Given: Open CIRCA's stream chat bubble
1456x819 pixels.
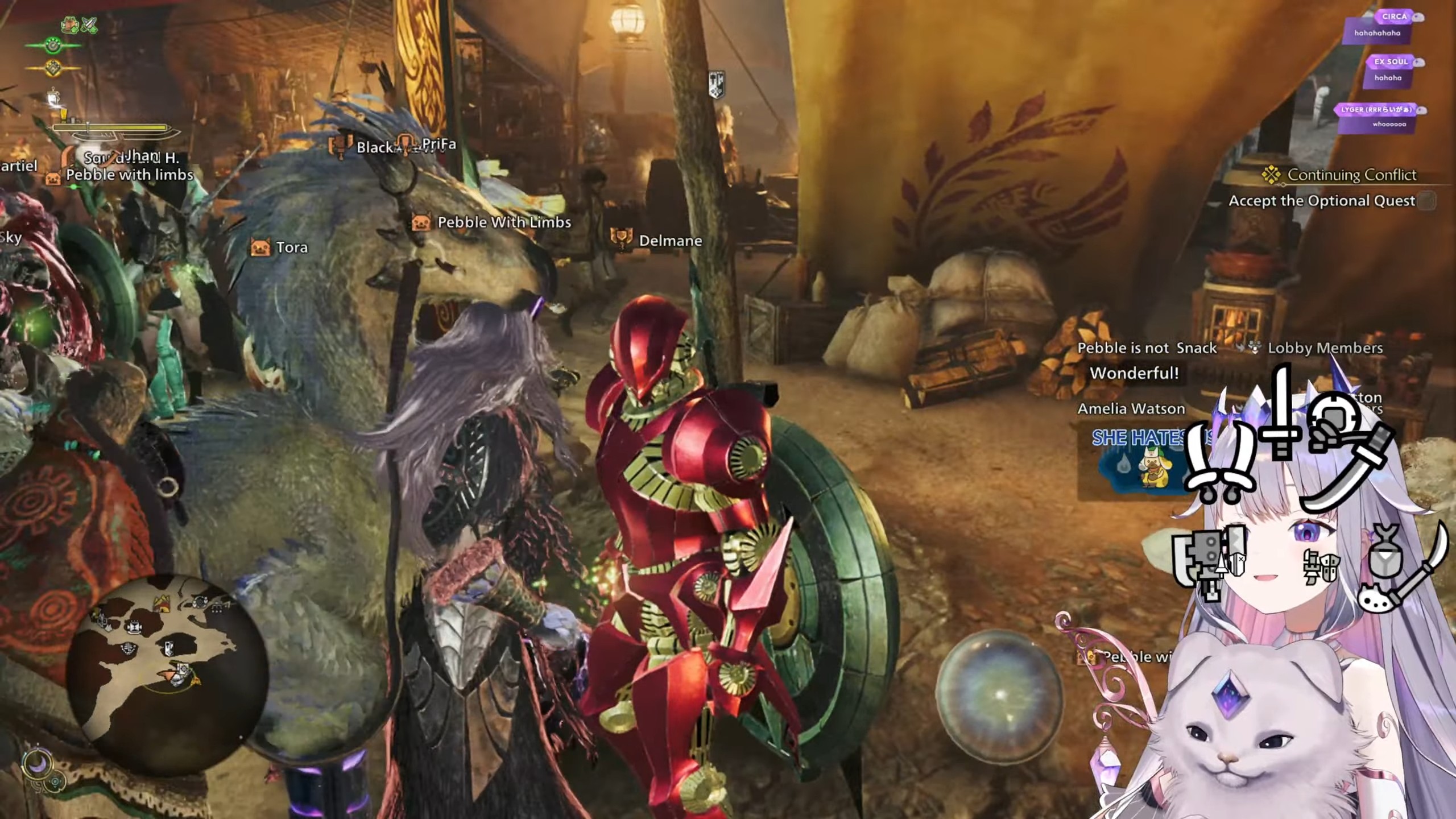Looking at the screenshot, I should pyautogui.click(x=1376, y=27).
